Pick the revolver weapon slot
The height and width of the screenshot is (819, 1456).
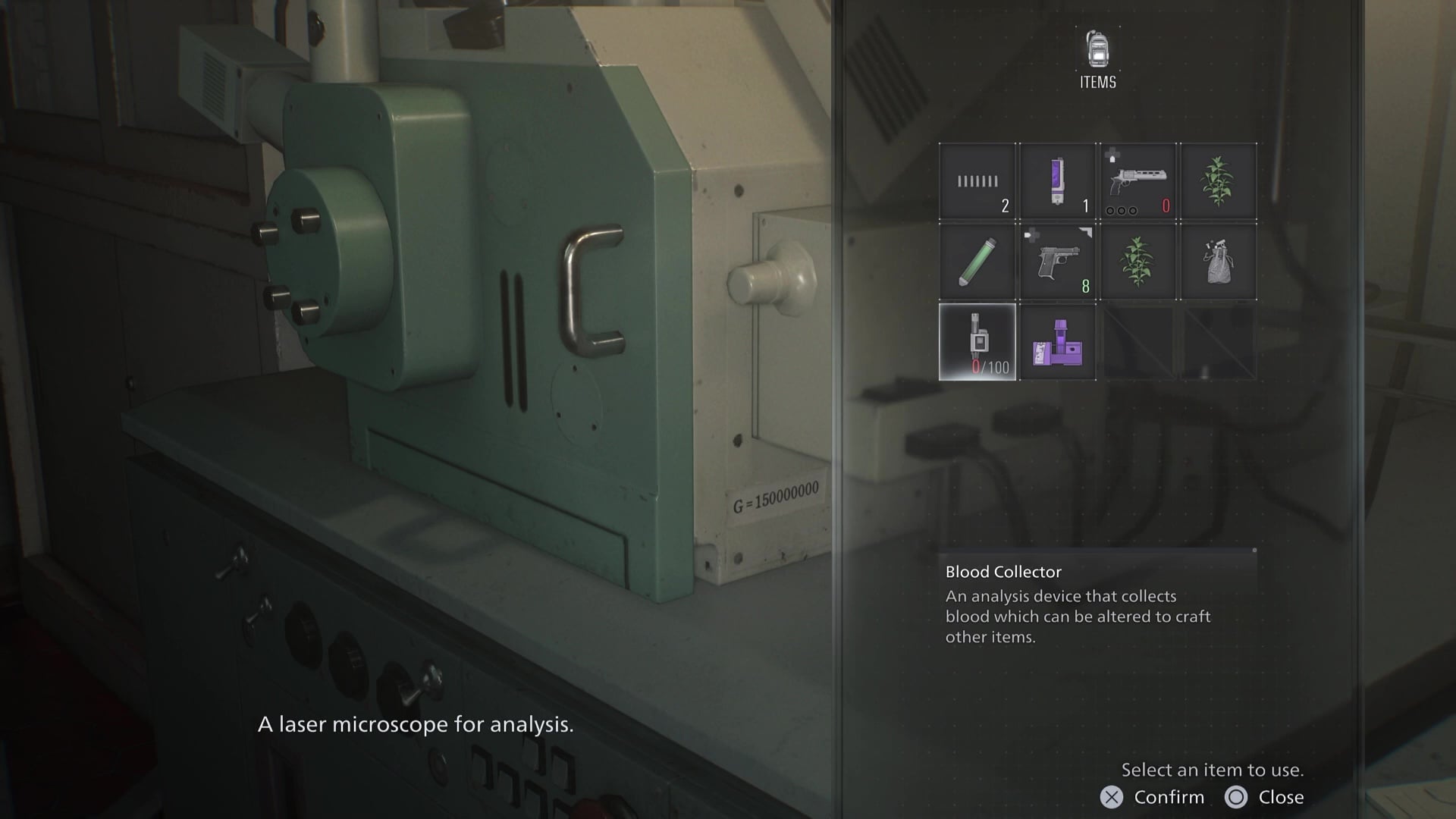pos(1137,182)
